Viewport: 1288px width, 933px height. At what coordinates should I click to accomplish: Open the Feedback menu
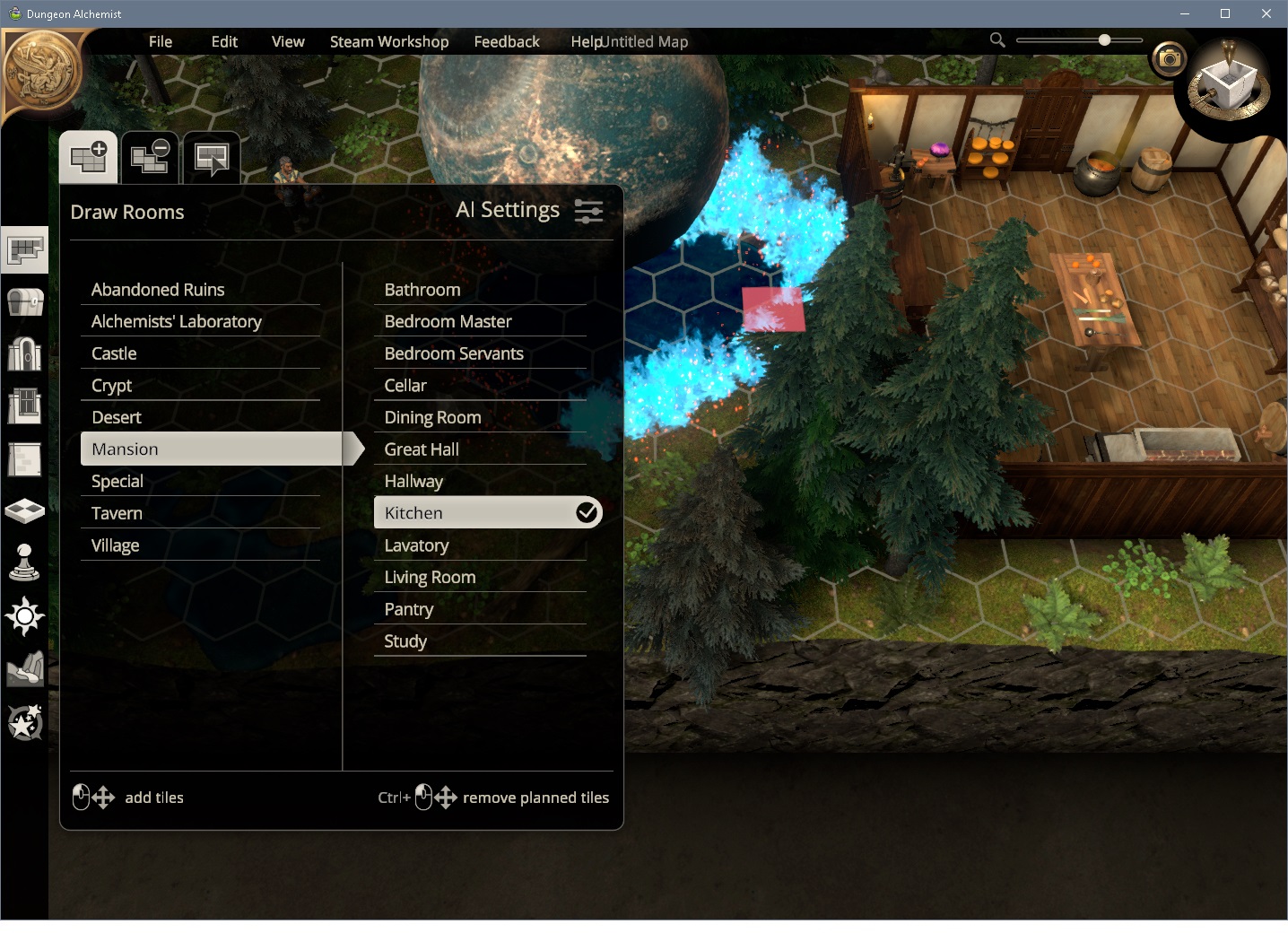coord(507,41)
